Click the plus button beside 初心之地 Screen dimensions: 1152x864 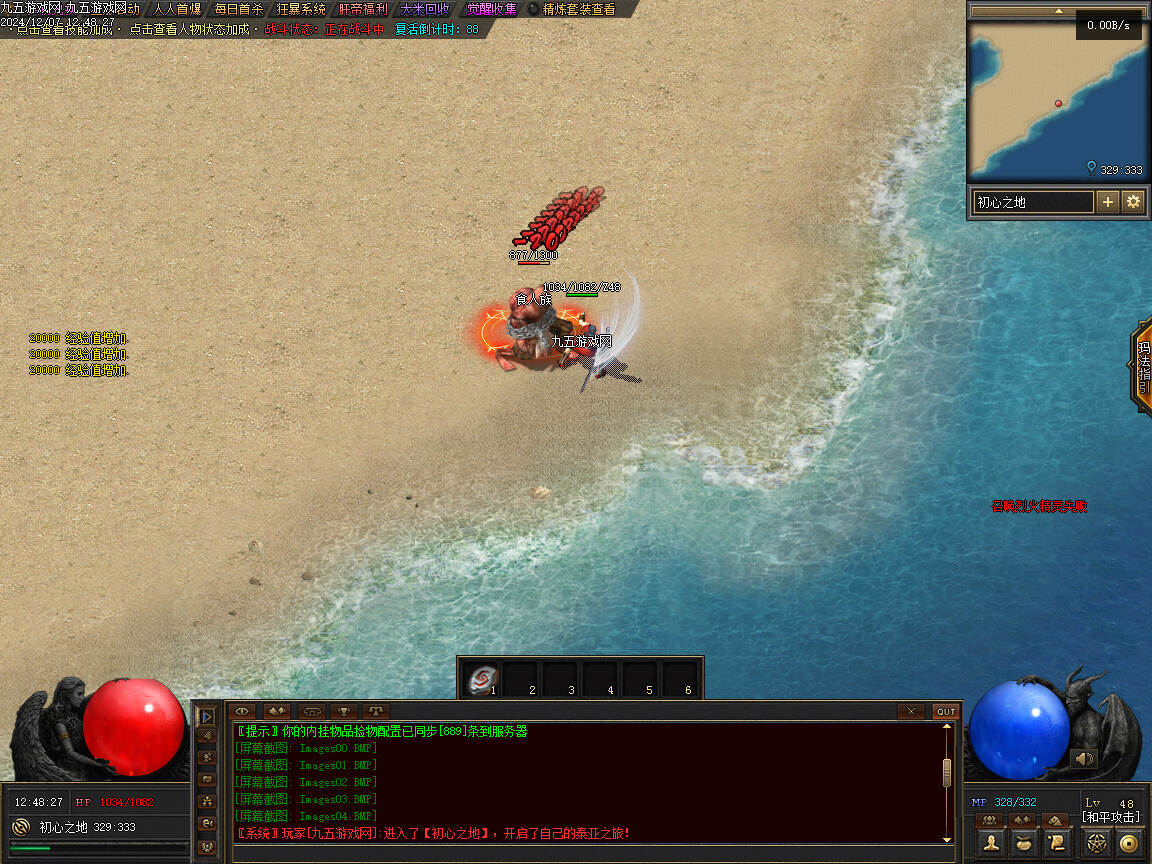pos(1108,202)
